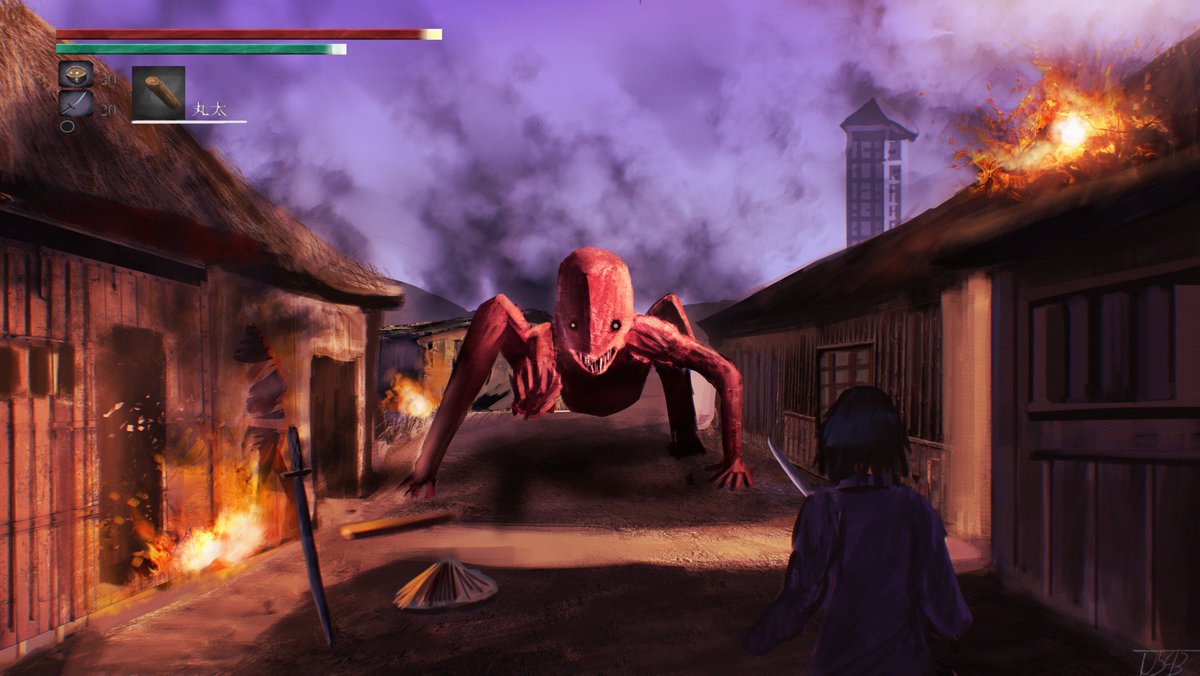Choose the katana sword icon
The image size is (1200, 676).
click(x=75, y=104)
